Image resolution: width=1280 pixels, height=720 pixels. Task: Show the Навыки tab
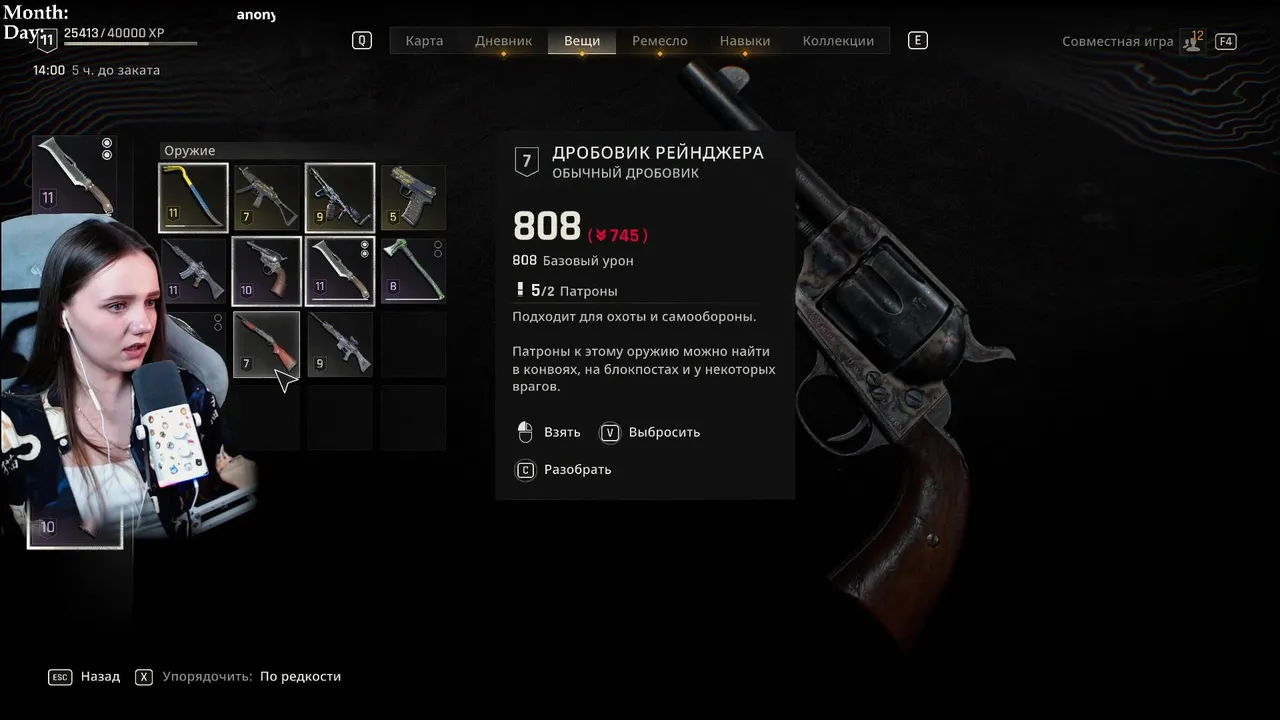tap(745, 41)
